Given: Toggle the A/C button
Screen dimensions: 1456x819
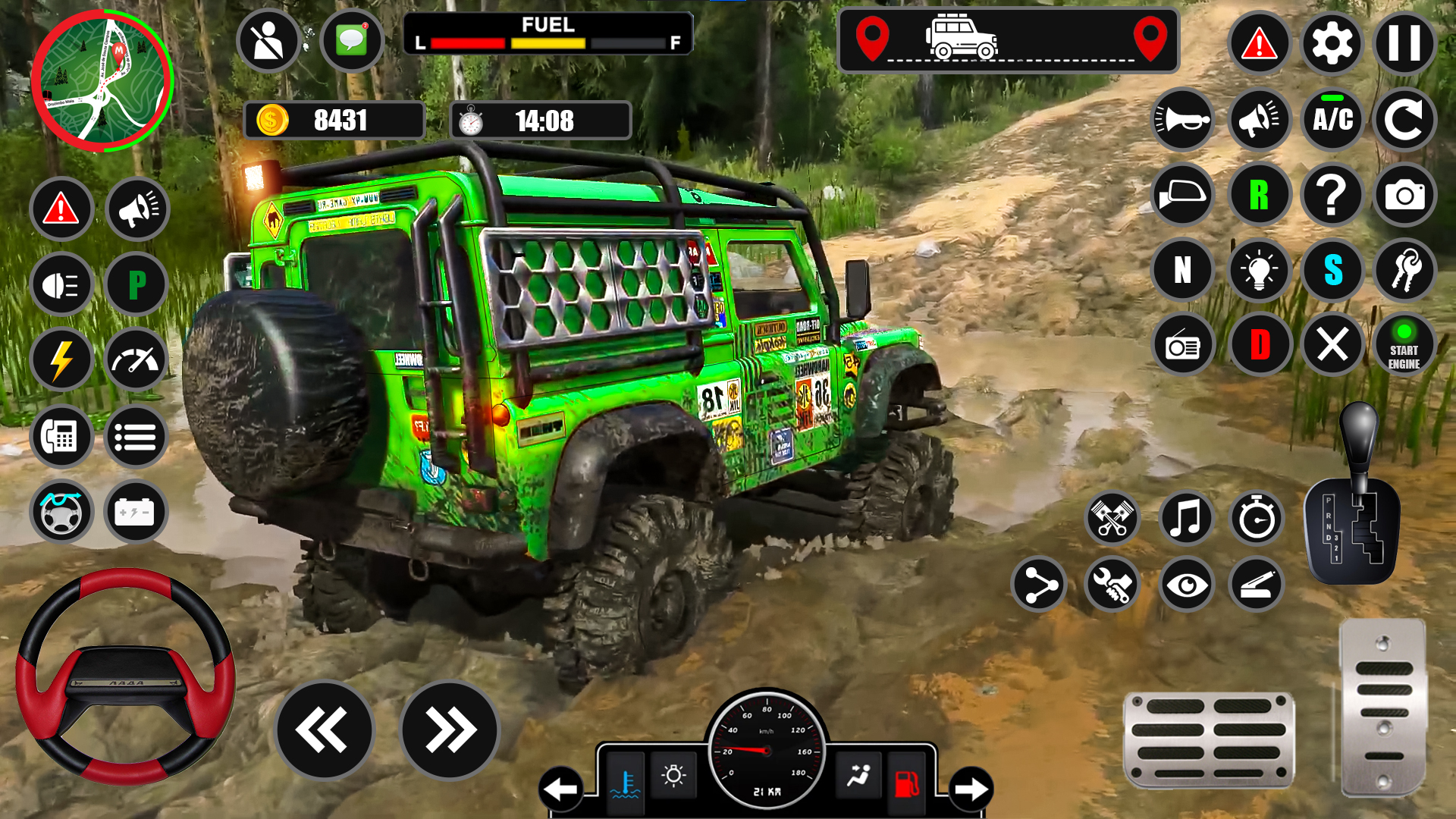Looking at the screenshot, I should (x=1332, y=119).
